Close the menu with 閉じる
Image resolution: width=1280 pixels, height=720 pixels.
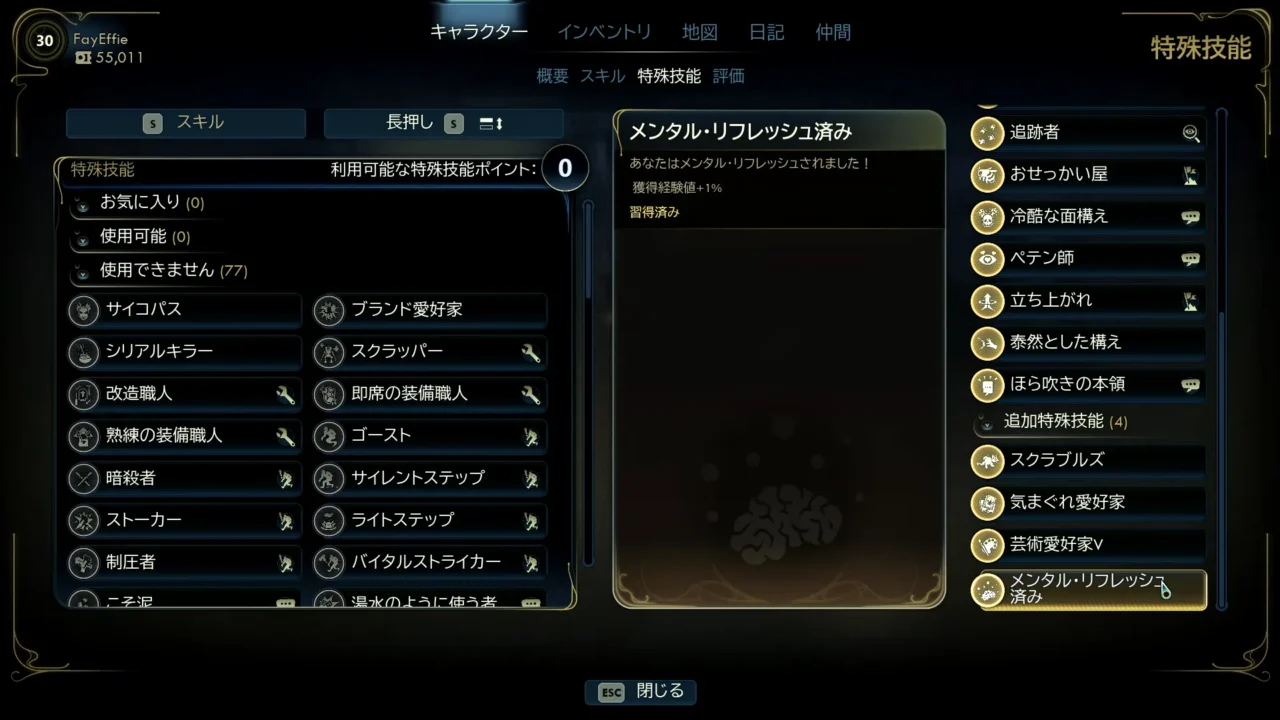[x=641, y=692]
